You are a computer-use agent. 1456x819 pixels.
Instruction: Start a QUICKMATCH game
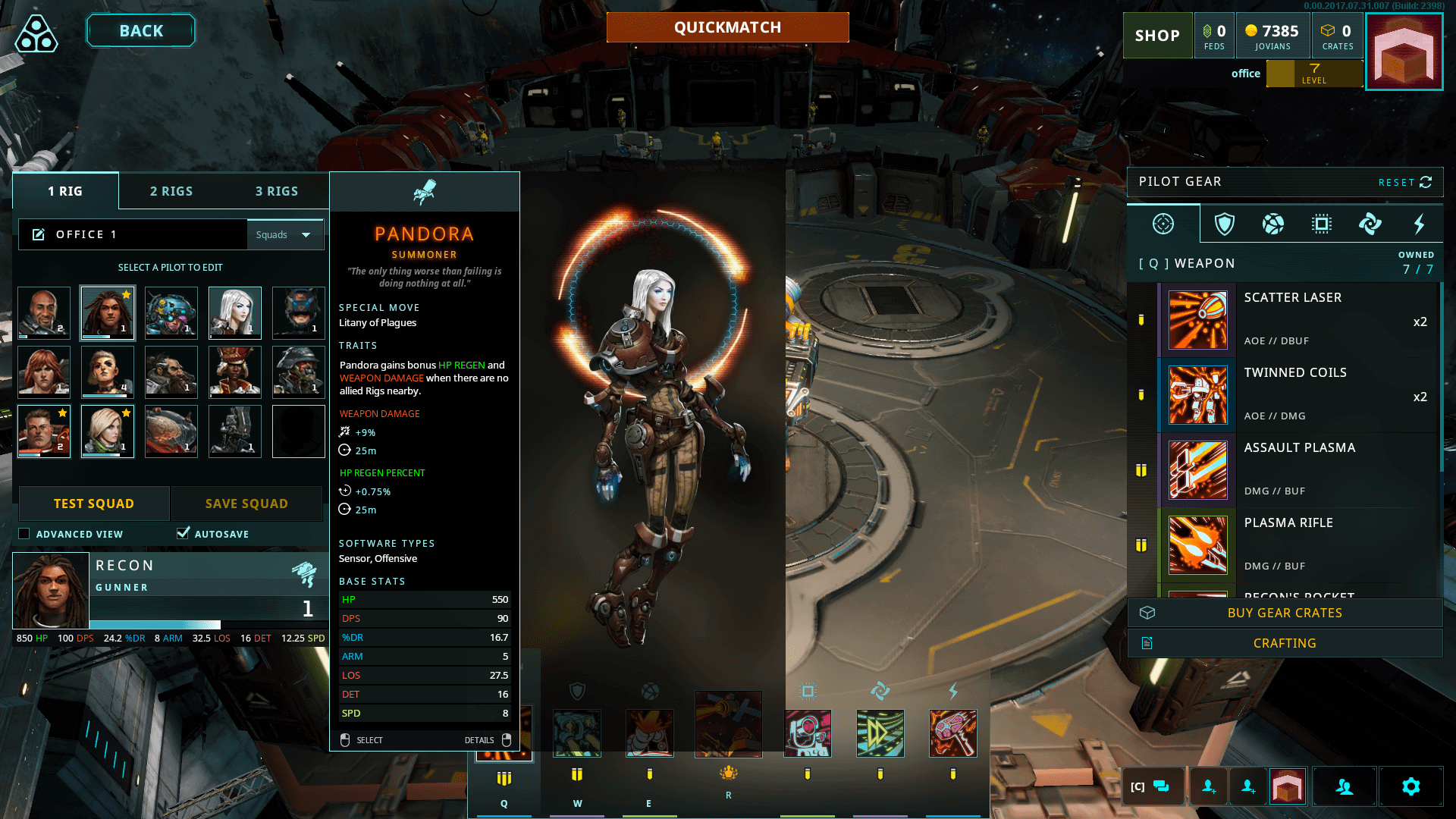point(727,27)
